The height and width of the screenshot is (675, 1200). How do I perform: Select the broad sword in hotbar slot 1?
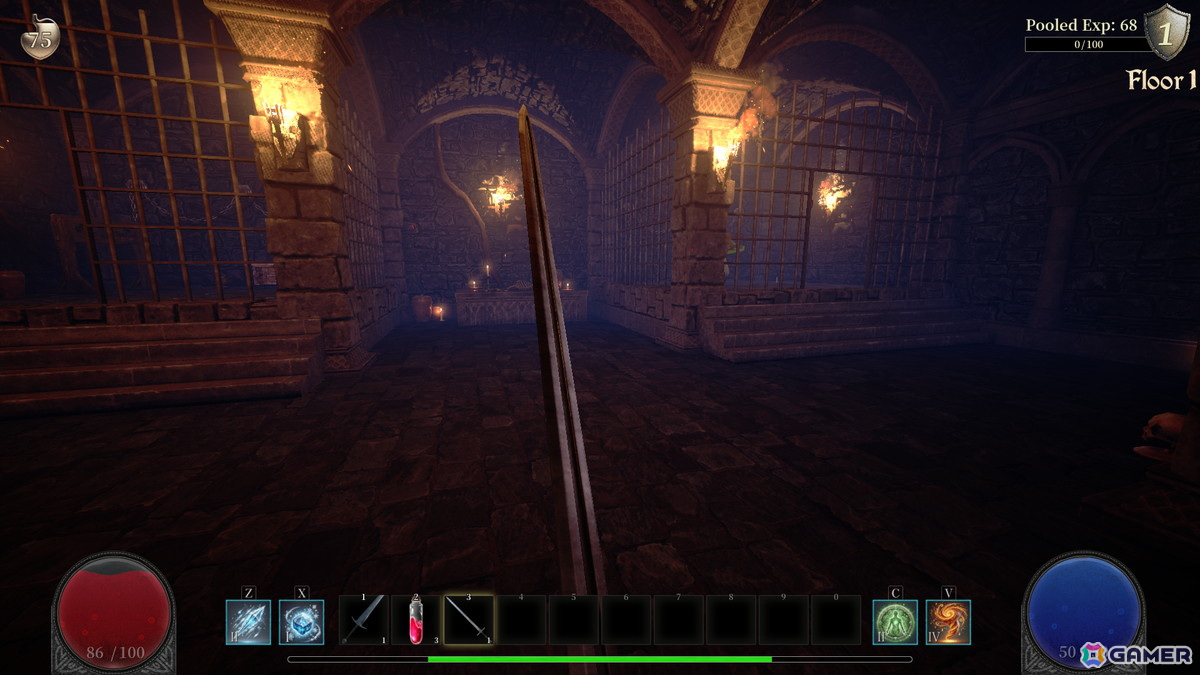tap(363, 620)
